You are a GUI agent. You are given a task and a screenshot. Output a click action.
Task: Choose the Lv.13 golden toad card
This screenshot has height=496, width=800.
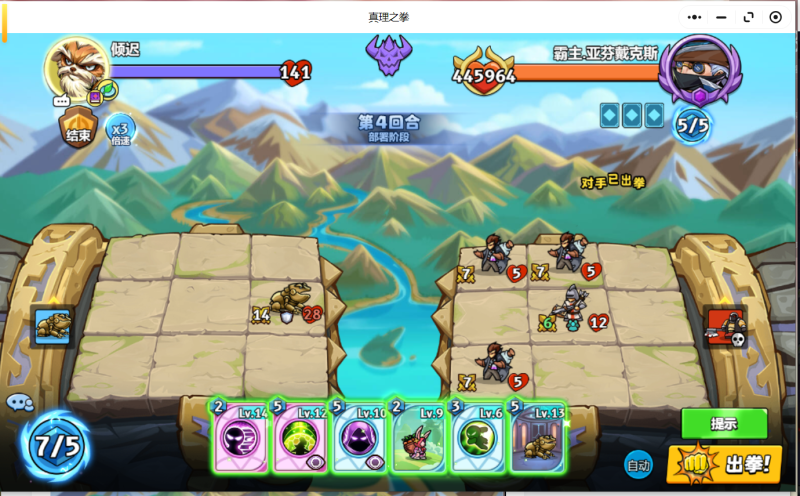(538, 436)
